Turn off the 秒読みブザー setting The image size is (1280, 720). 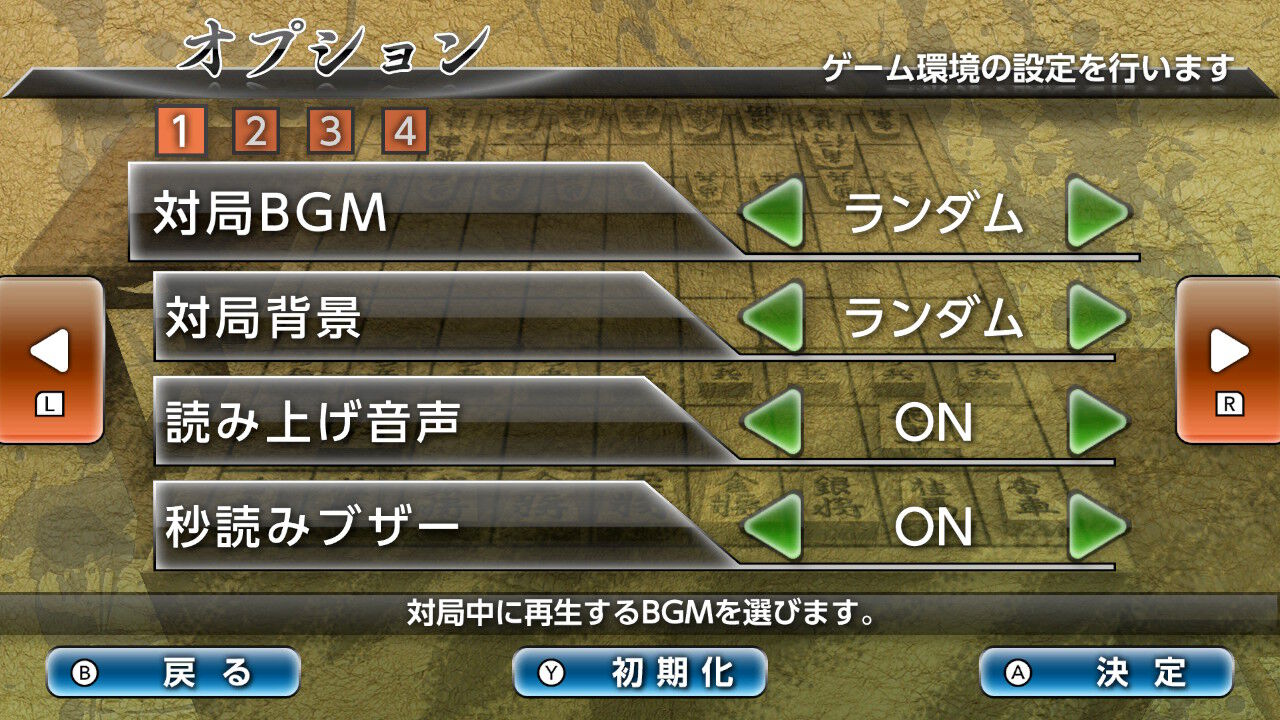(1098, 524)
